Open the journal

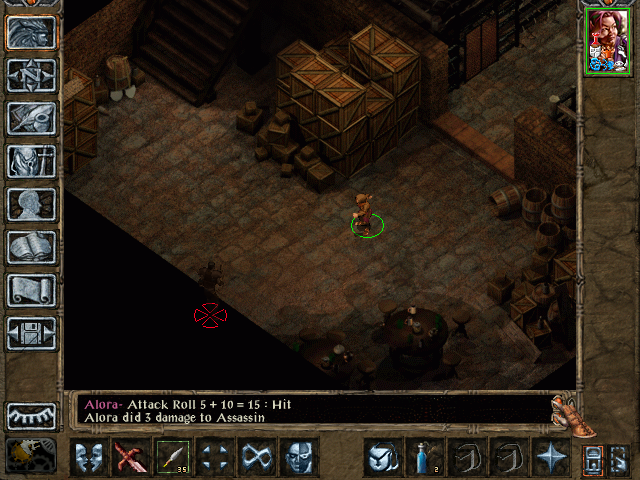pyautogui.click(x=31, y=118)
